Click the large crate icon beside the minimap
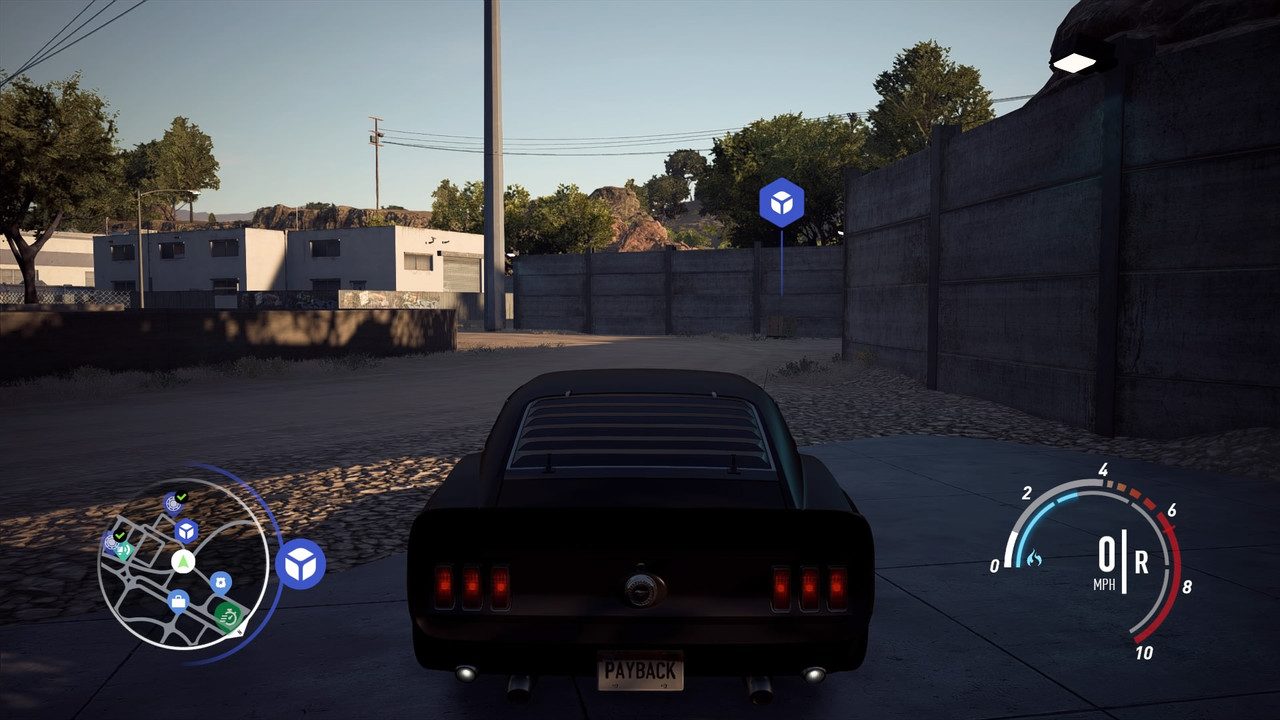Image resolution: width=1280 pixels, height=720 pixels. point(300,564)
